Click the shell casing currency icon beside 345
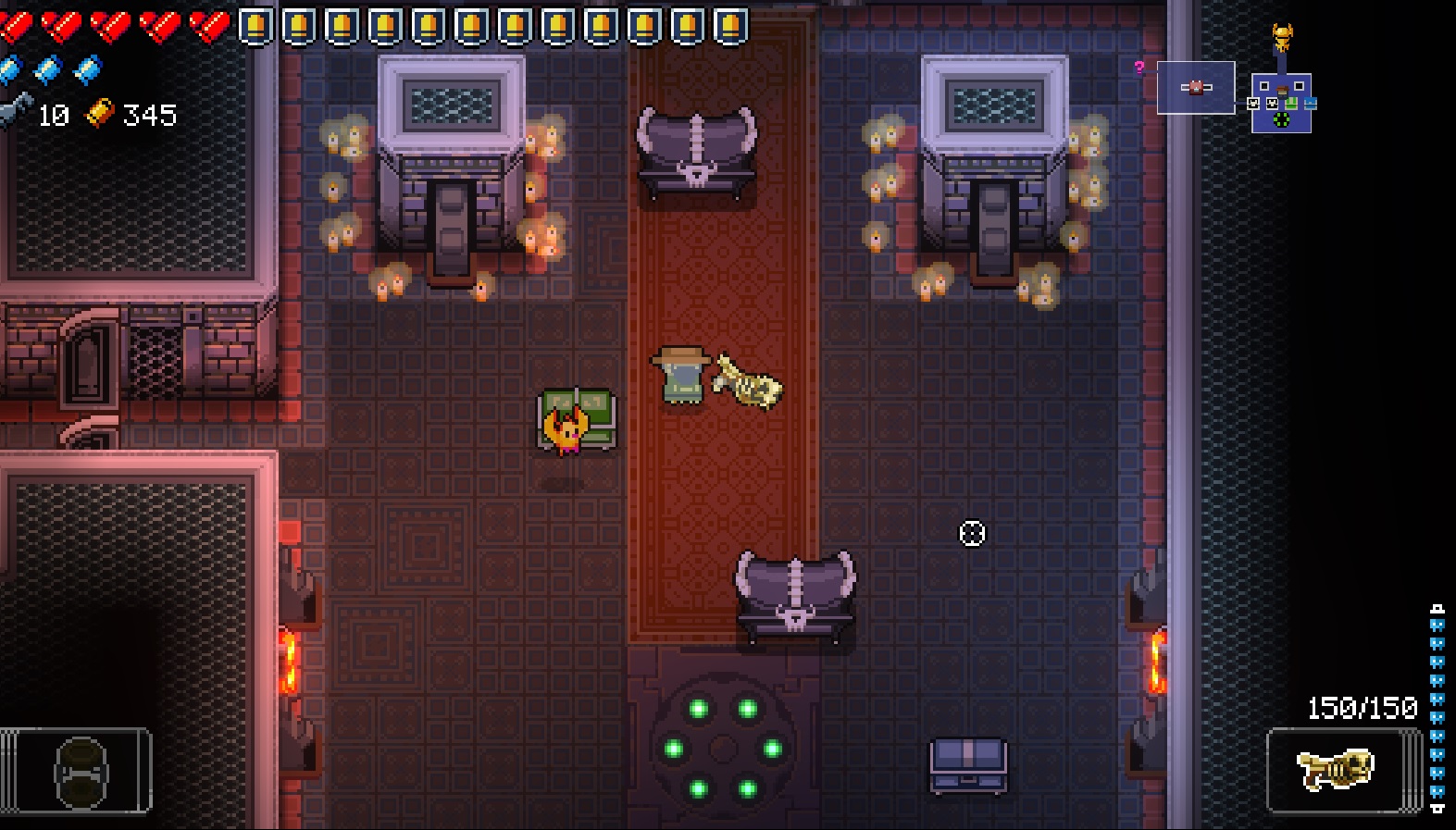This screenshot has width=1456, height=830. tap(100, 116)
